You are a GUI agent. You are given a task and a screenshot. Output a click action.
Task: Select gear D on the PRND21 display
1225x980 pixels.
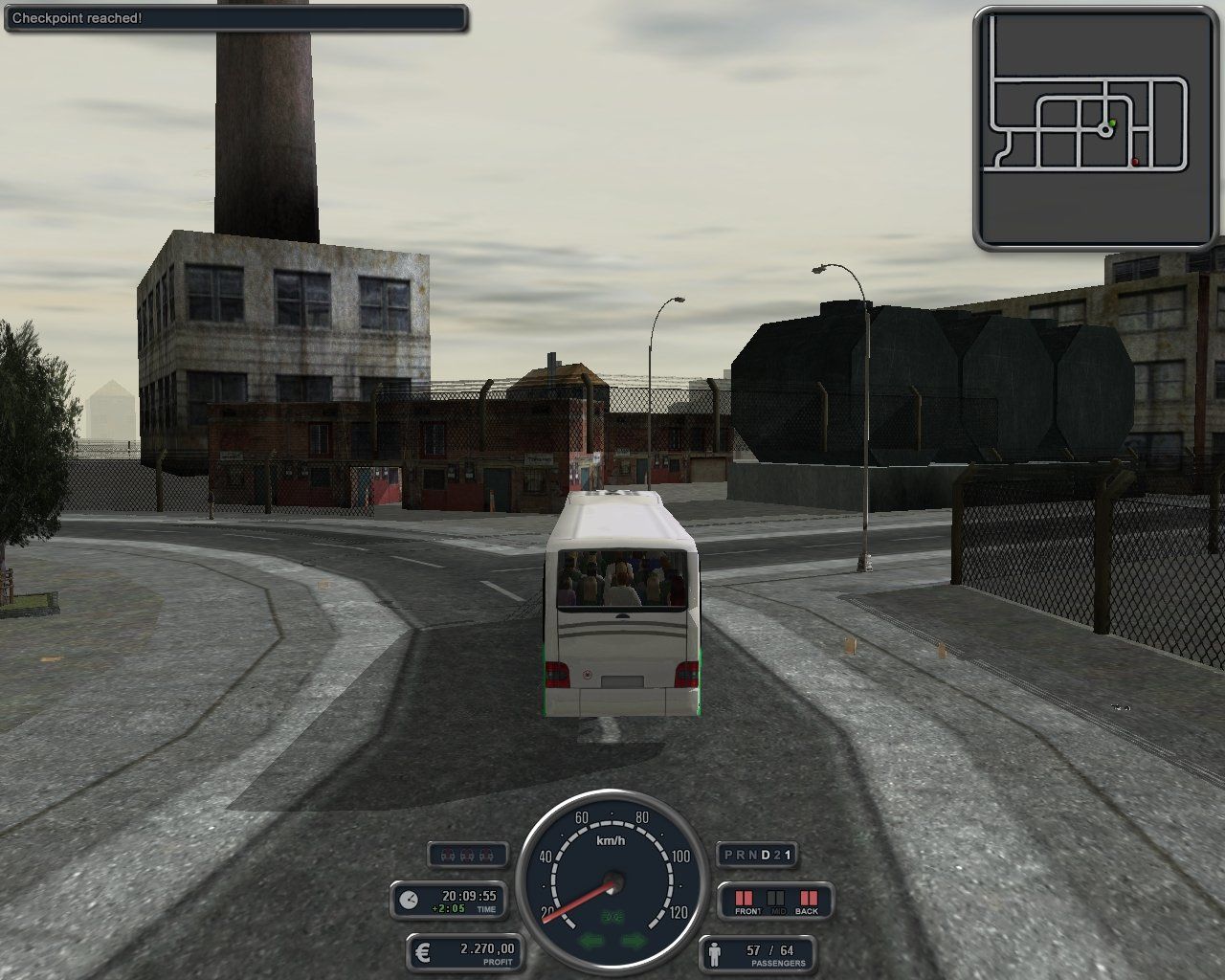click(x=764, y=855)
